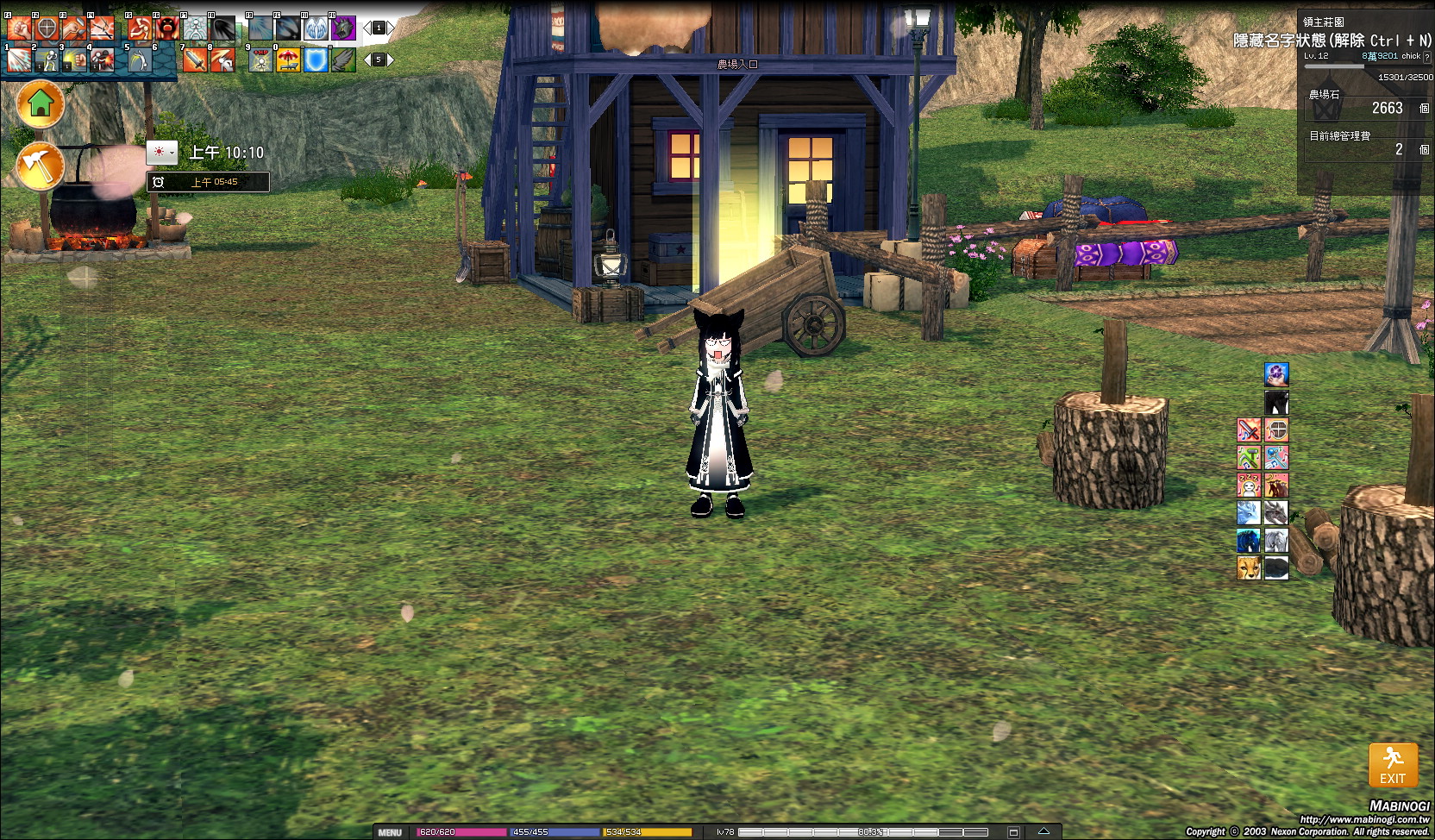Select the sleeping Zzz music buff icon
The height and width of the screenshot is (840, 1435).
click(1249, 486)
